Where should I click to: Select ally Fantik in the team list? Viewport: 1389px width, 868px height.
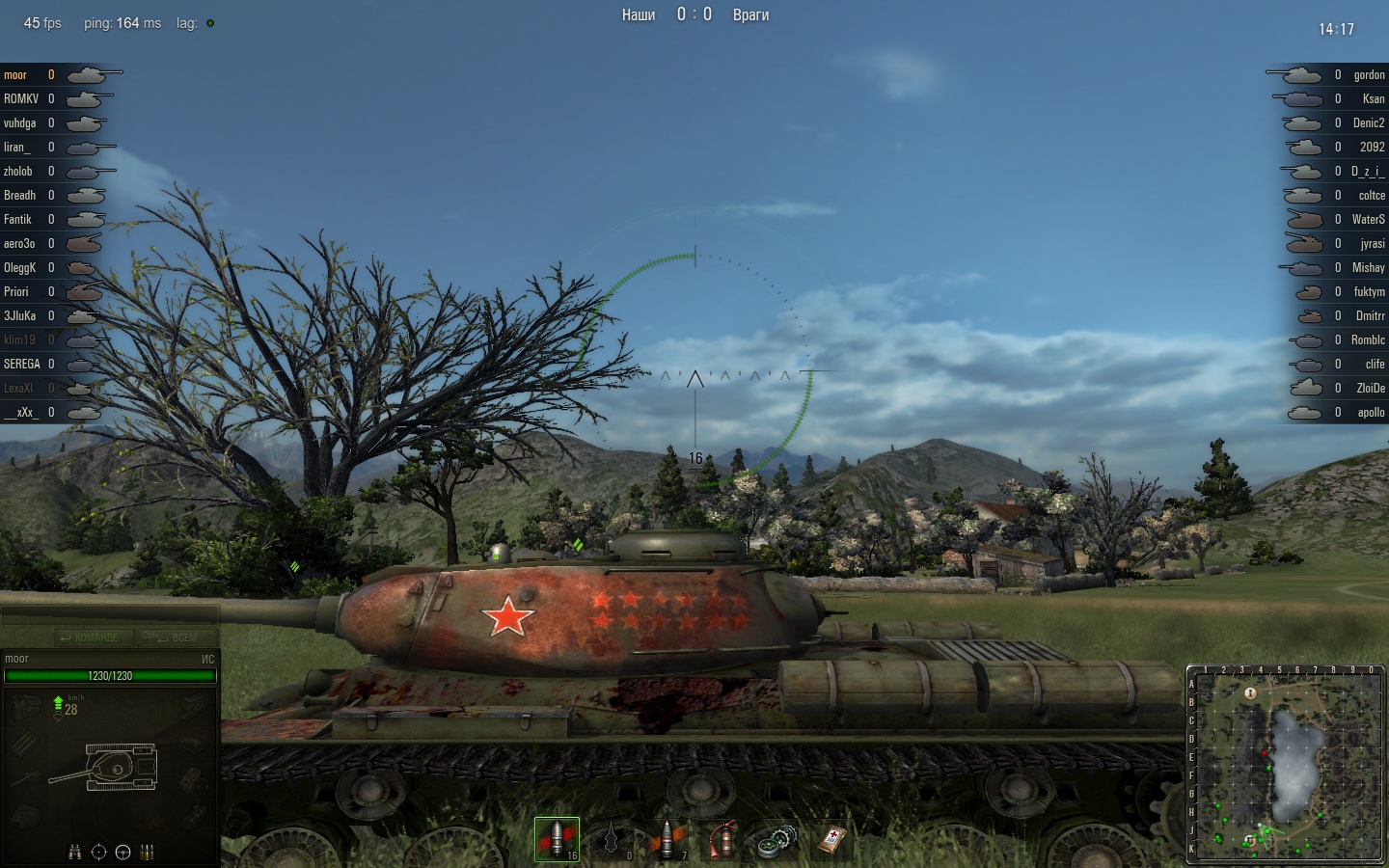[x=17, y=219]
